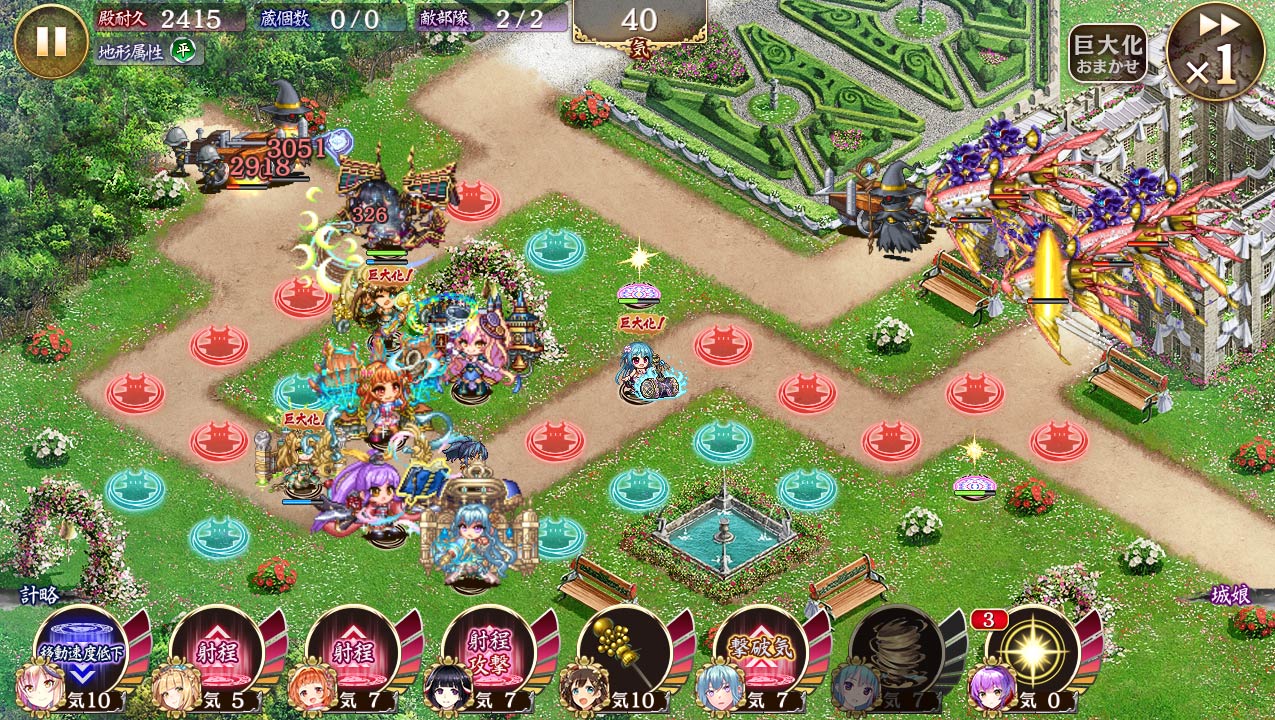Image resolution: width=1275 pixels, height=720 pixels.
Task: Toggle the 巨大化 おまかせ auto-giant button
Action: click(1107, 53)
